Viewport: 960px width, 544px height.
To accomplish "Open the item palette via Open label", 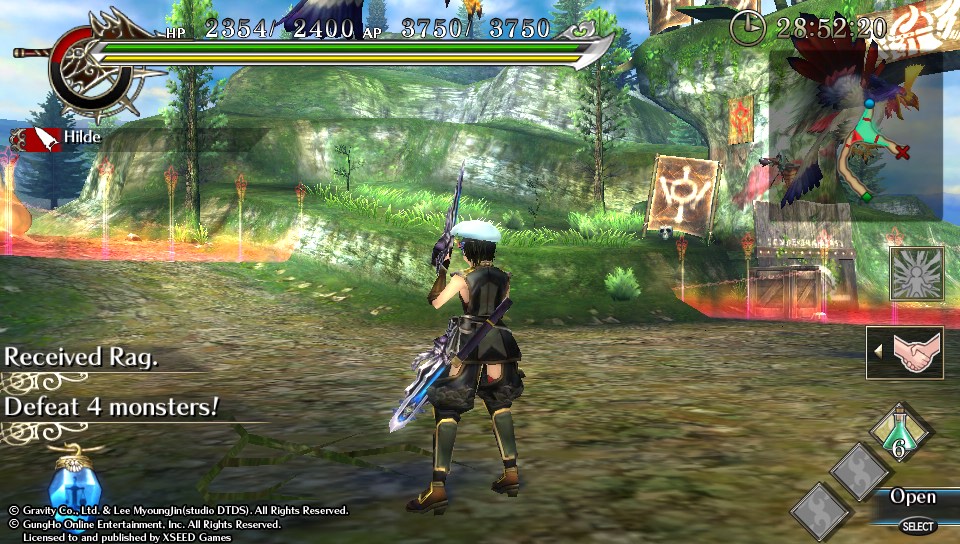I will coord(911,497).
